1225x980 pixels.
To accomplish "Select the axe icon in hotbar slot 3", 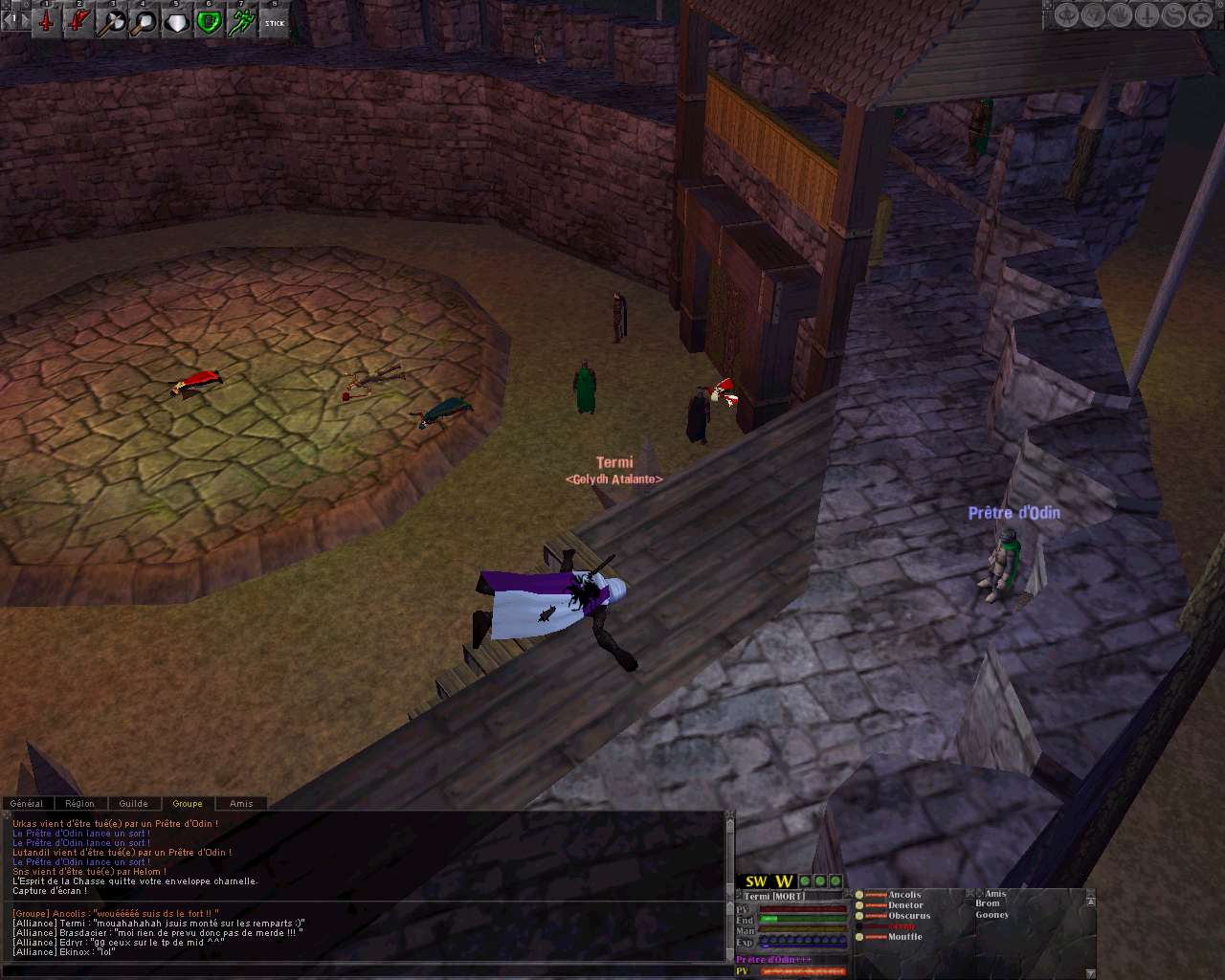I will 113,21.
